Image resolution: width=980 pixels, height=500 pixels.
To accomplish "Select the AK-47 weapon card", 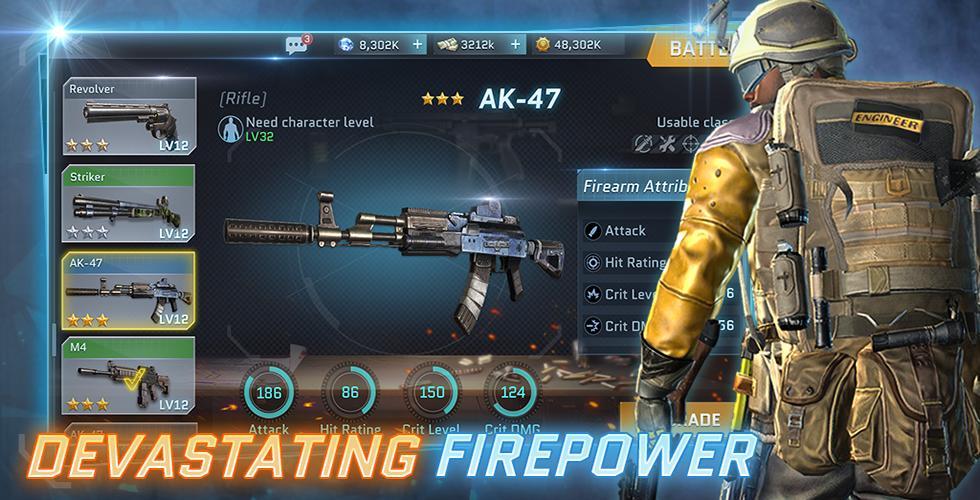I will pyautogui.click(x=129, y=291).
